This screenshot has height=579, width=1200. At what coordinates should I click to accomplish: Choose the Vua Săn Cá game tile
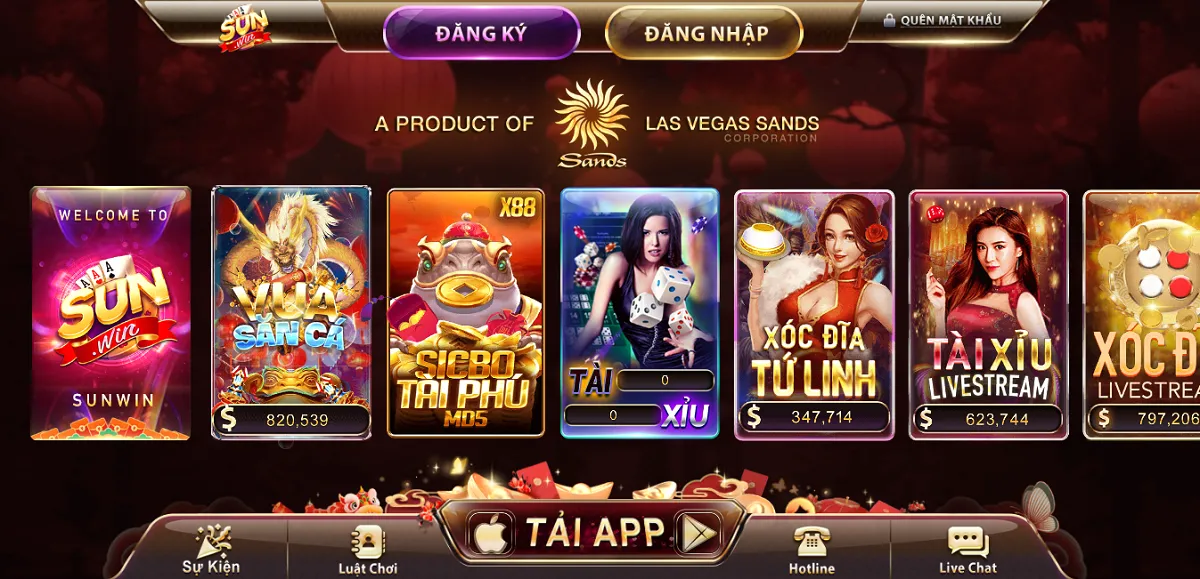coord(291,312)
